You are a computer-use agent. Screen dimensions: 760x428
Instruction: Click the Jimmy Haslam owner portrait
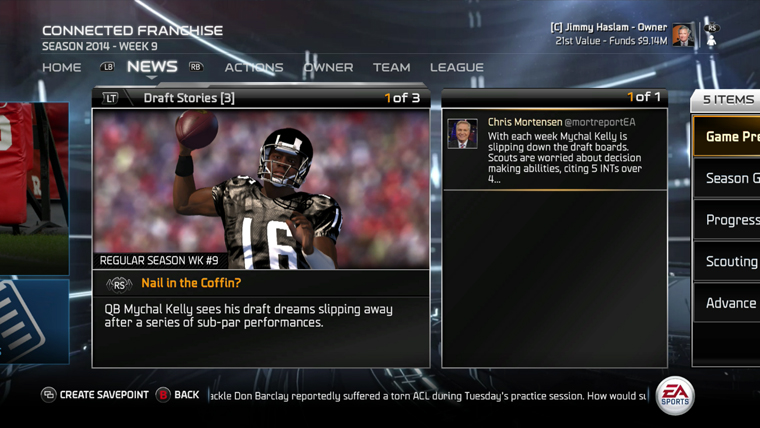(x=682, y=35)
